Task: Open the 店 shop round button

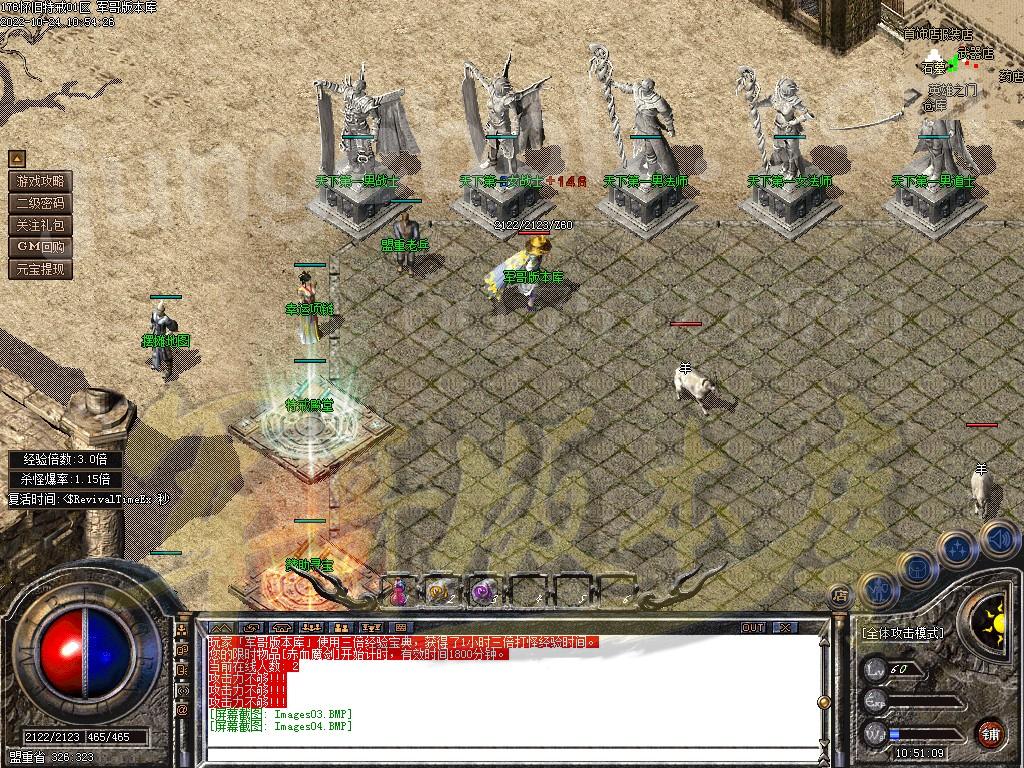Action: click(x=840, y=596)
